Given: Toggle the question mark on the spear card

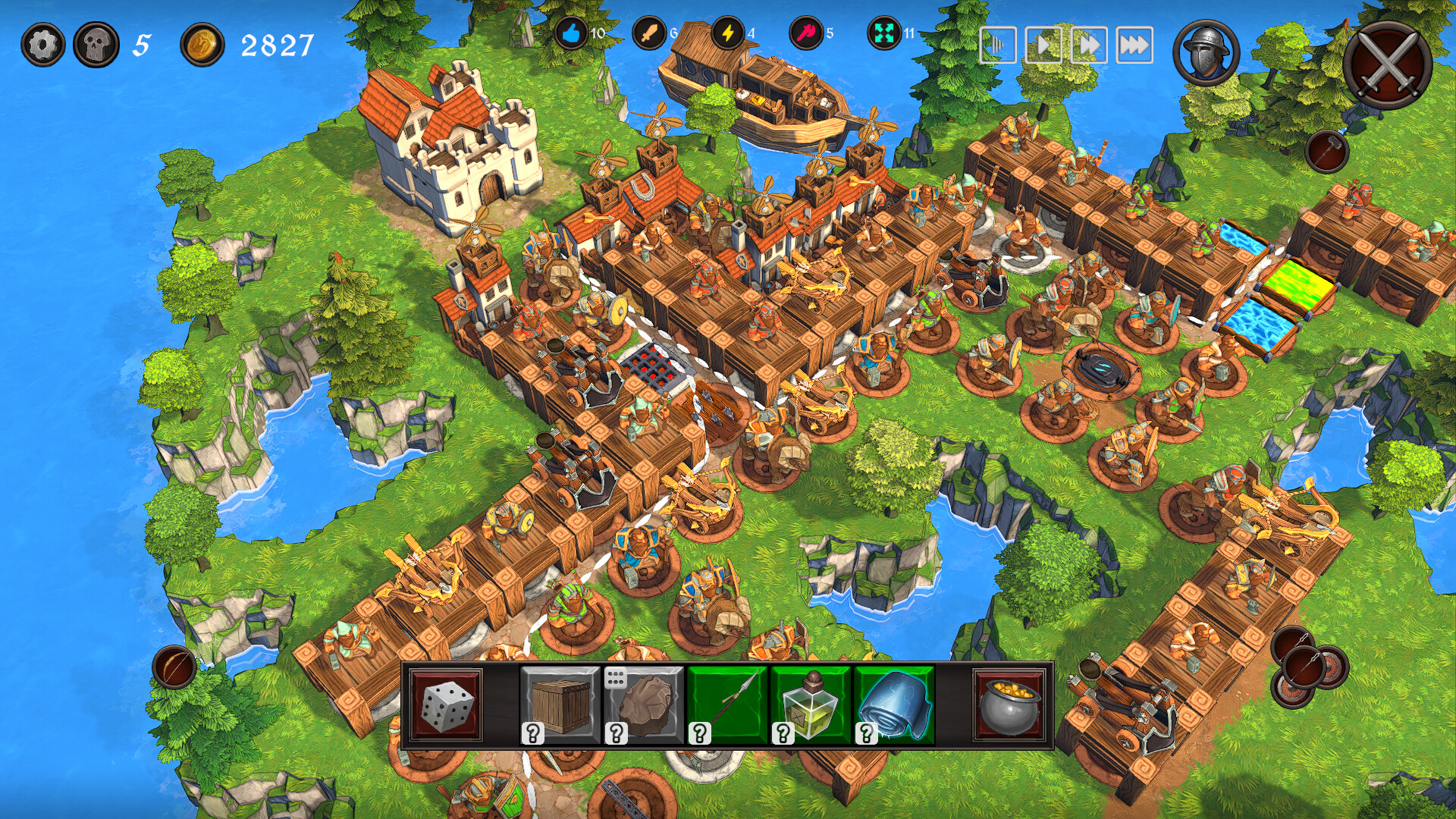Looking at the screenshot, I should (698, 732).
